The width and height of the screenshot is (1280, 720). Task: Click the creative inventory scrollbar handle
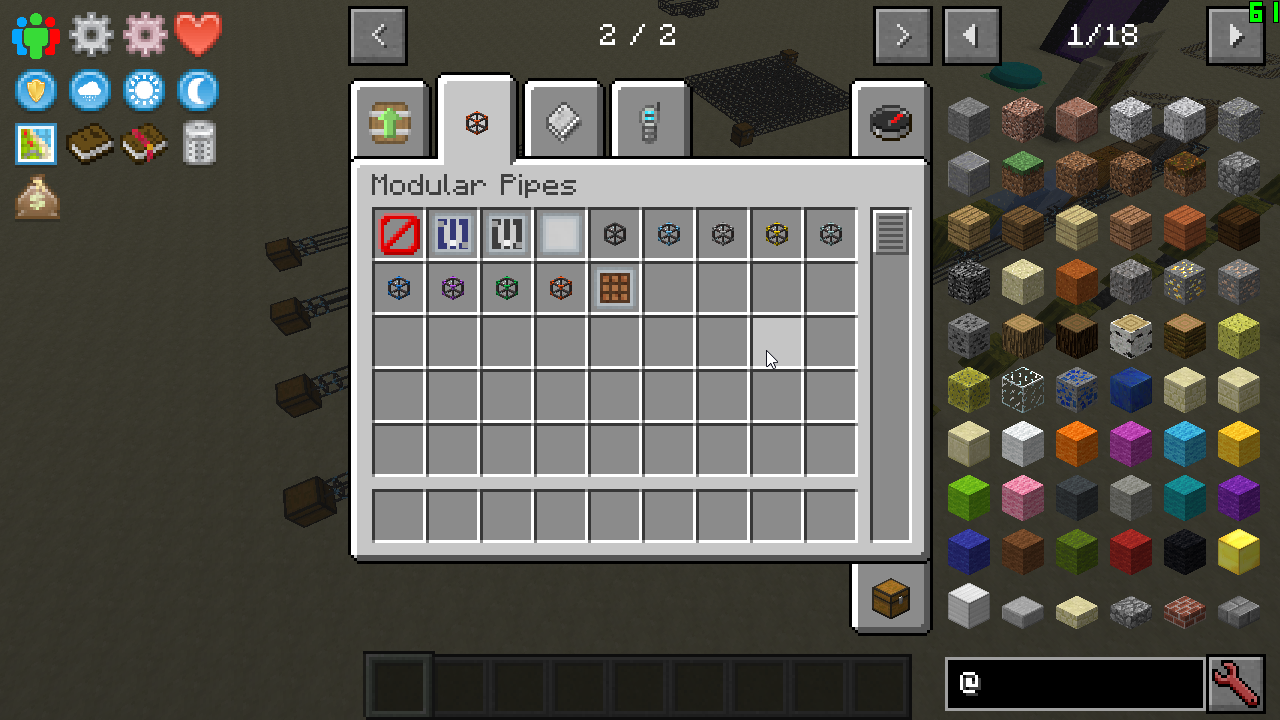(890, 233)
